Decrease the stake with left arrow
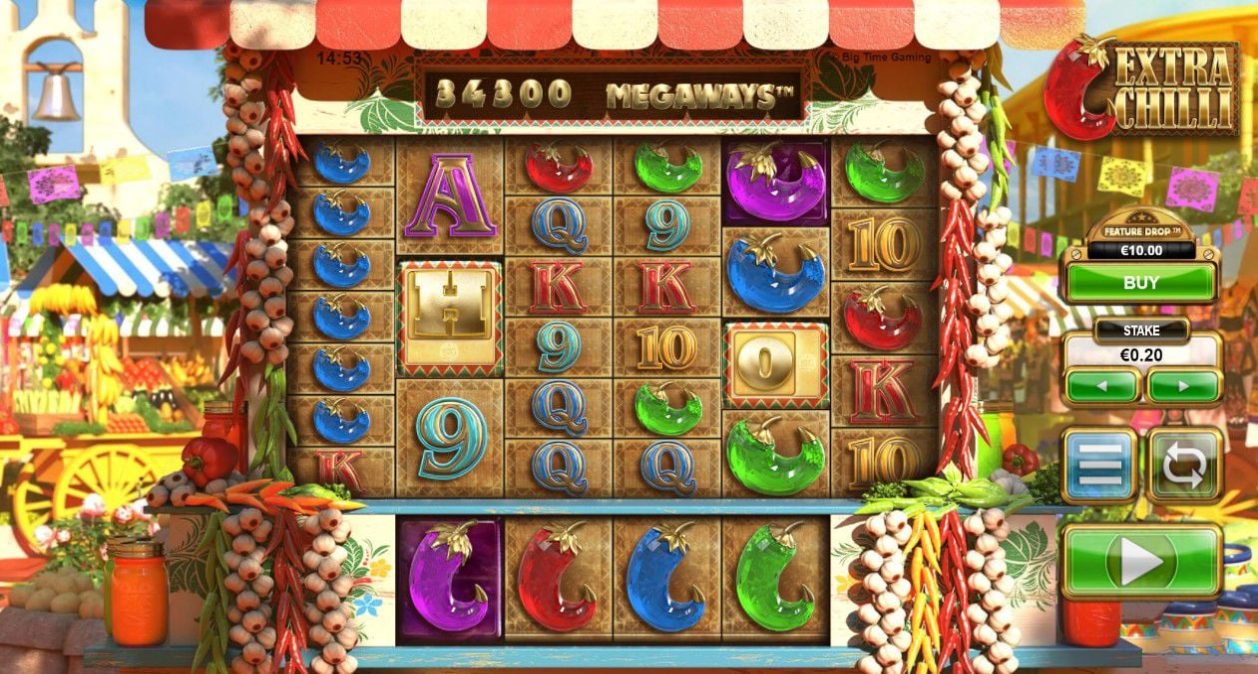The height and width of the screenshot is (674, 1258). pyautogui.click(x=1101, y=385)
